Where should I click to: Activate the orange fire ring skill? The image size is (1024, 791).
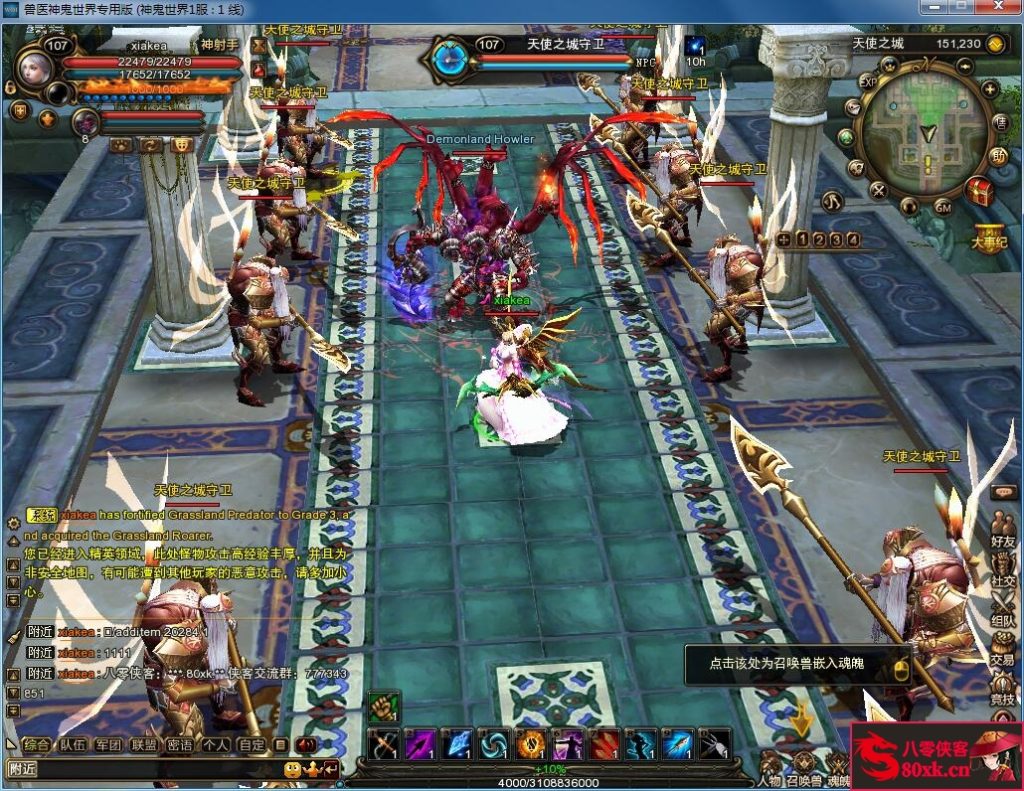coord(530,745)
